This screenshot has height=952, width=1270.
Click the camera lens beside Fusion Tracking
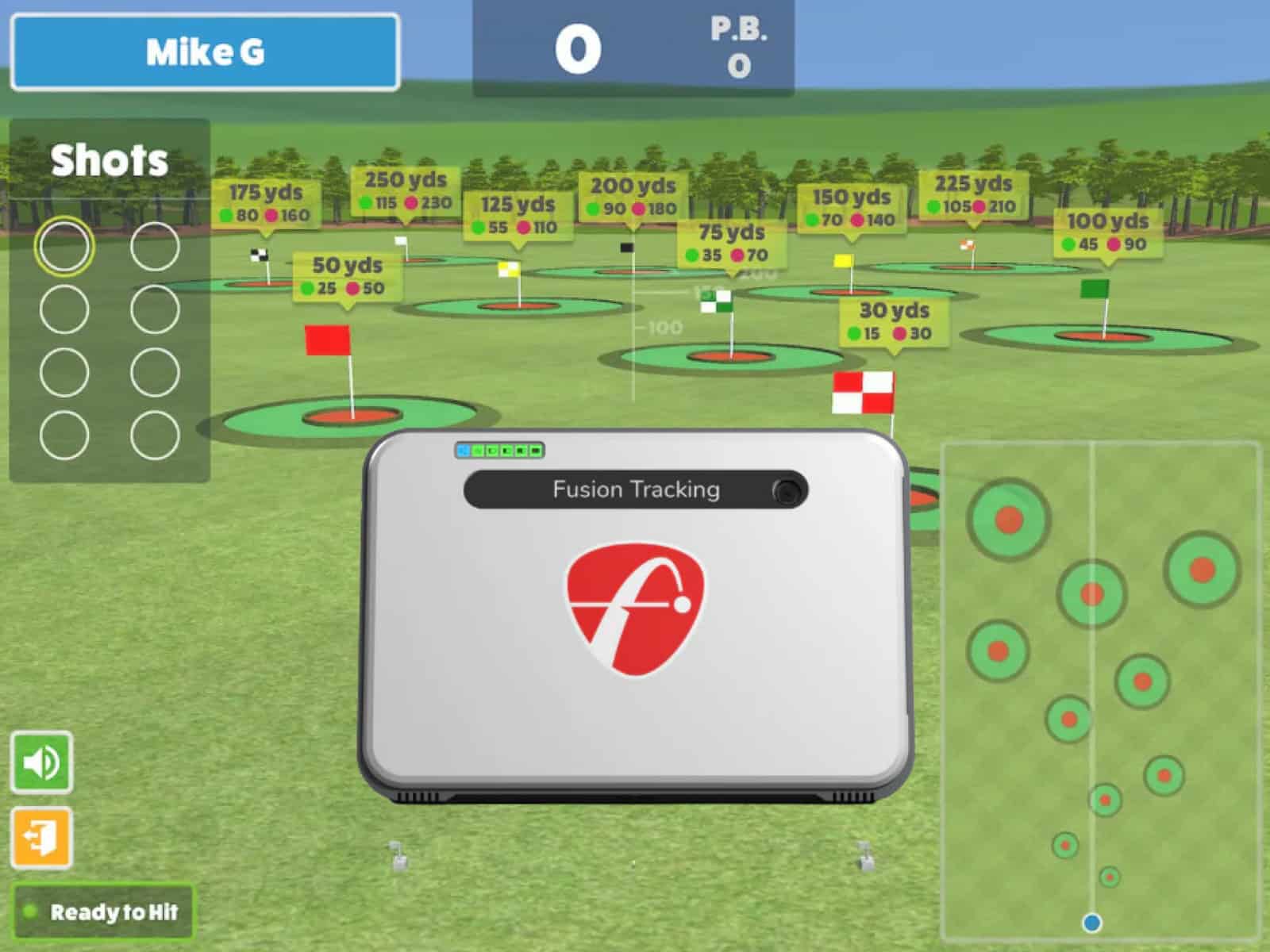(787, 490)
